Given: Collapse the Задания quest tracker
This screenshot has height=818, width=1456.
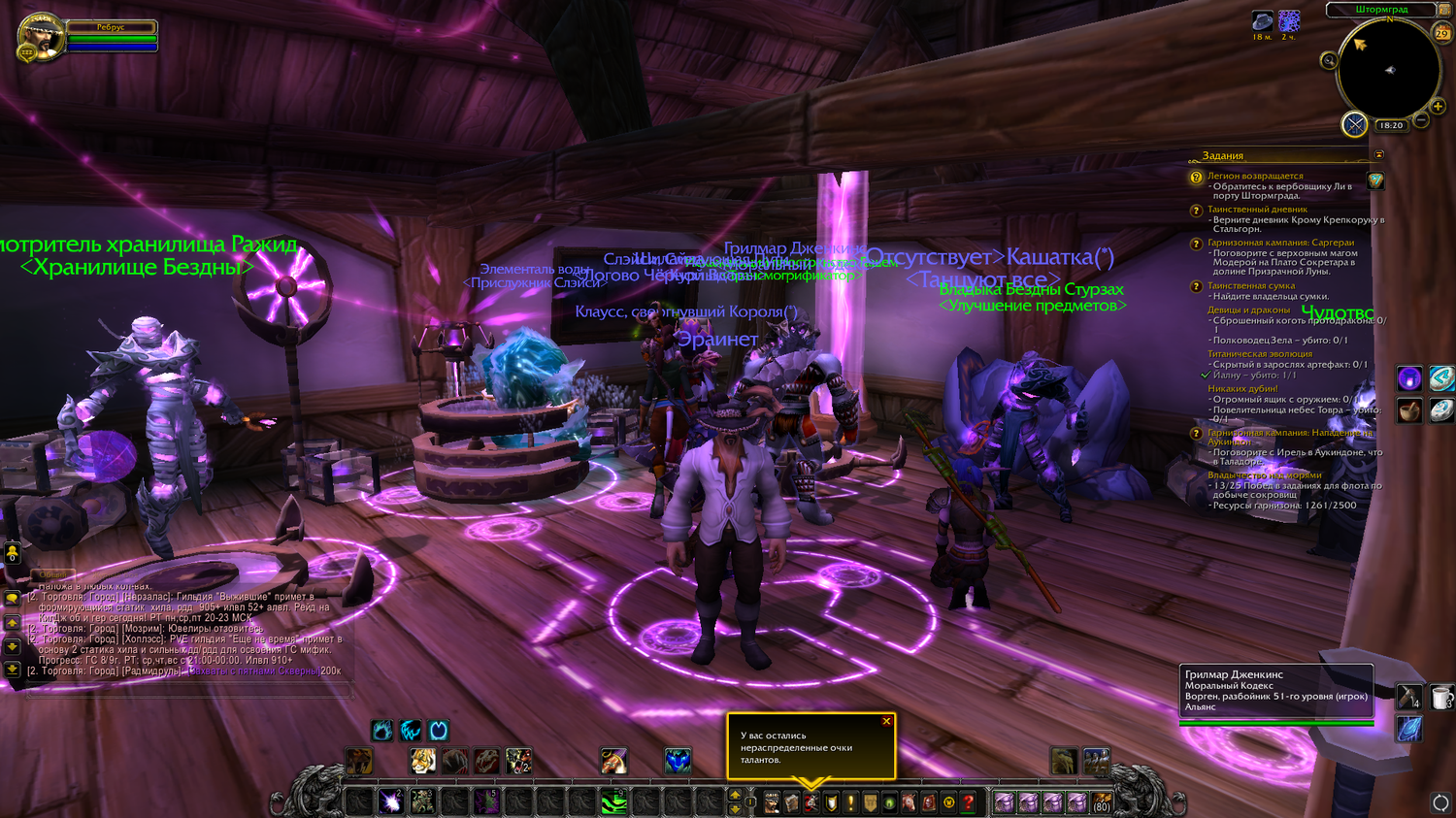Looking at the screenshot, I should click(1378, 155).
